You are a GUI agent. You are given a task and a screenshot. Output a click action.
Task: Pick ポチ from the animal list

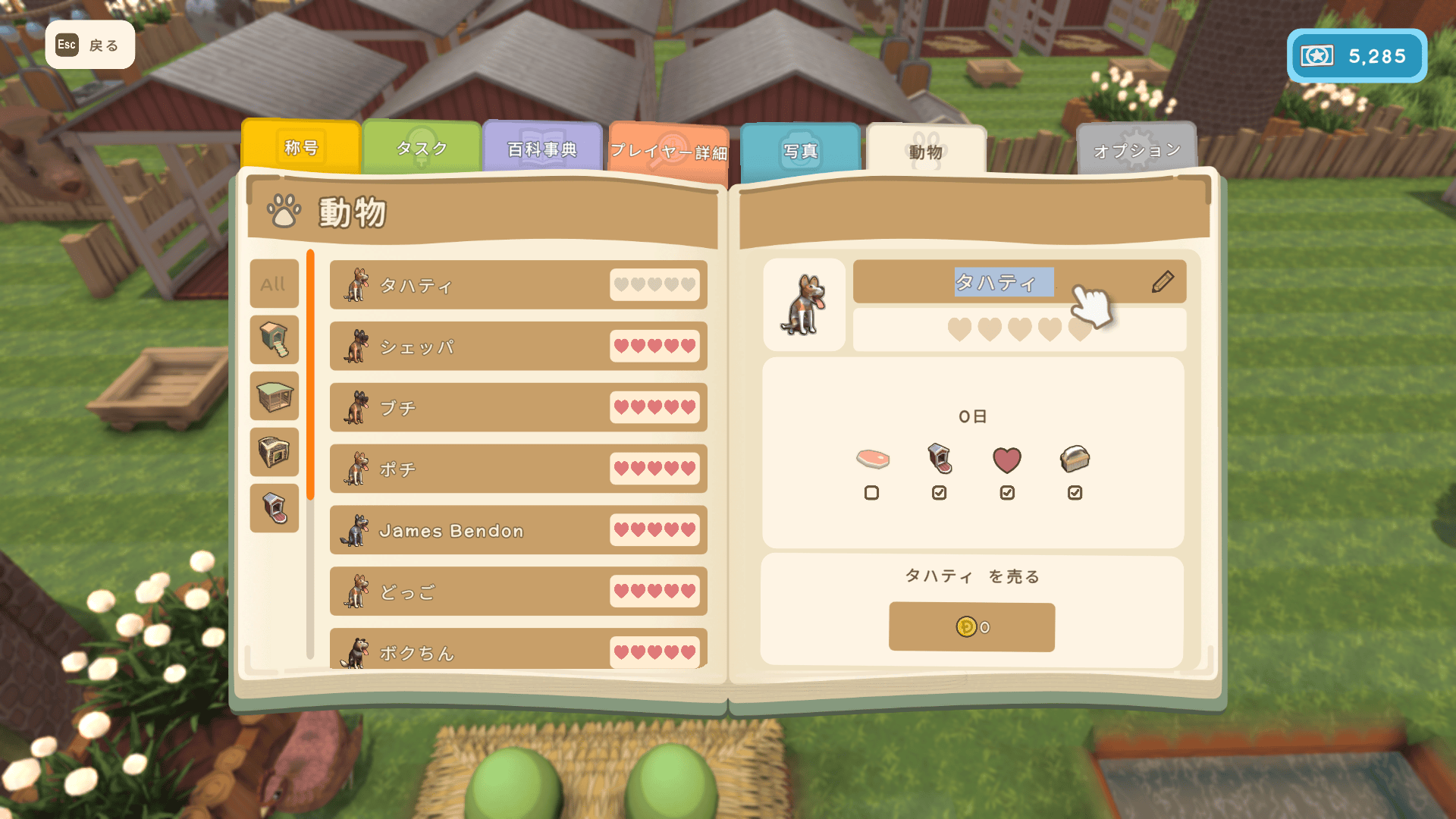pos(518,469)
